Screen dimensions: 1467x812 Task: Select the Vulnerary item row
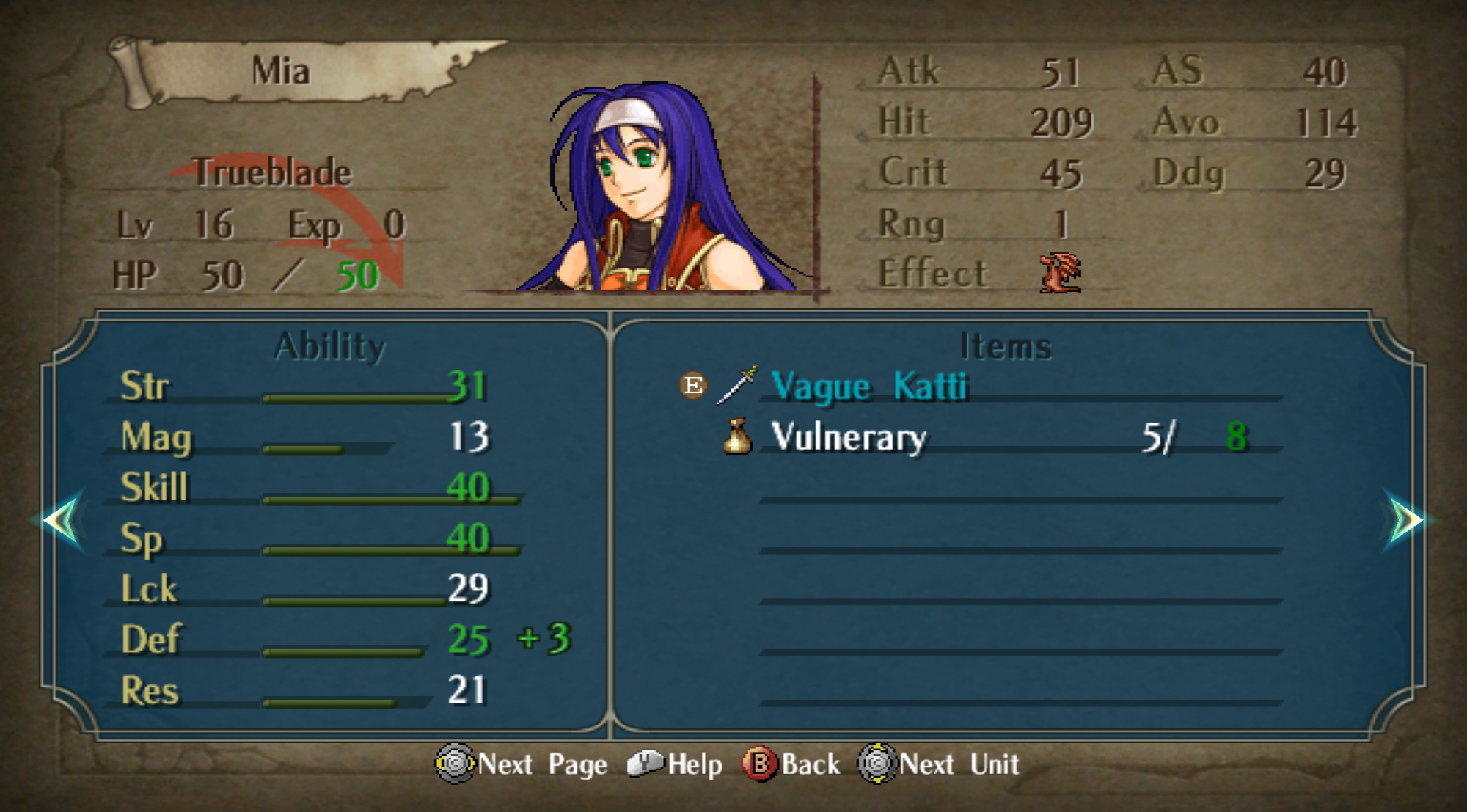click(x=849, y=437)
